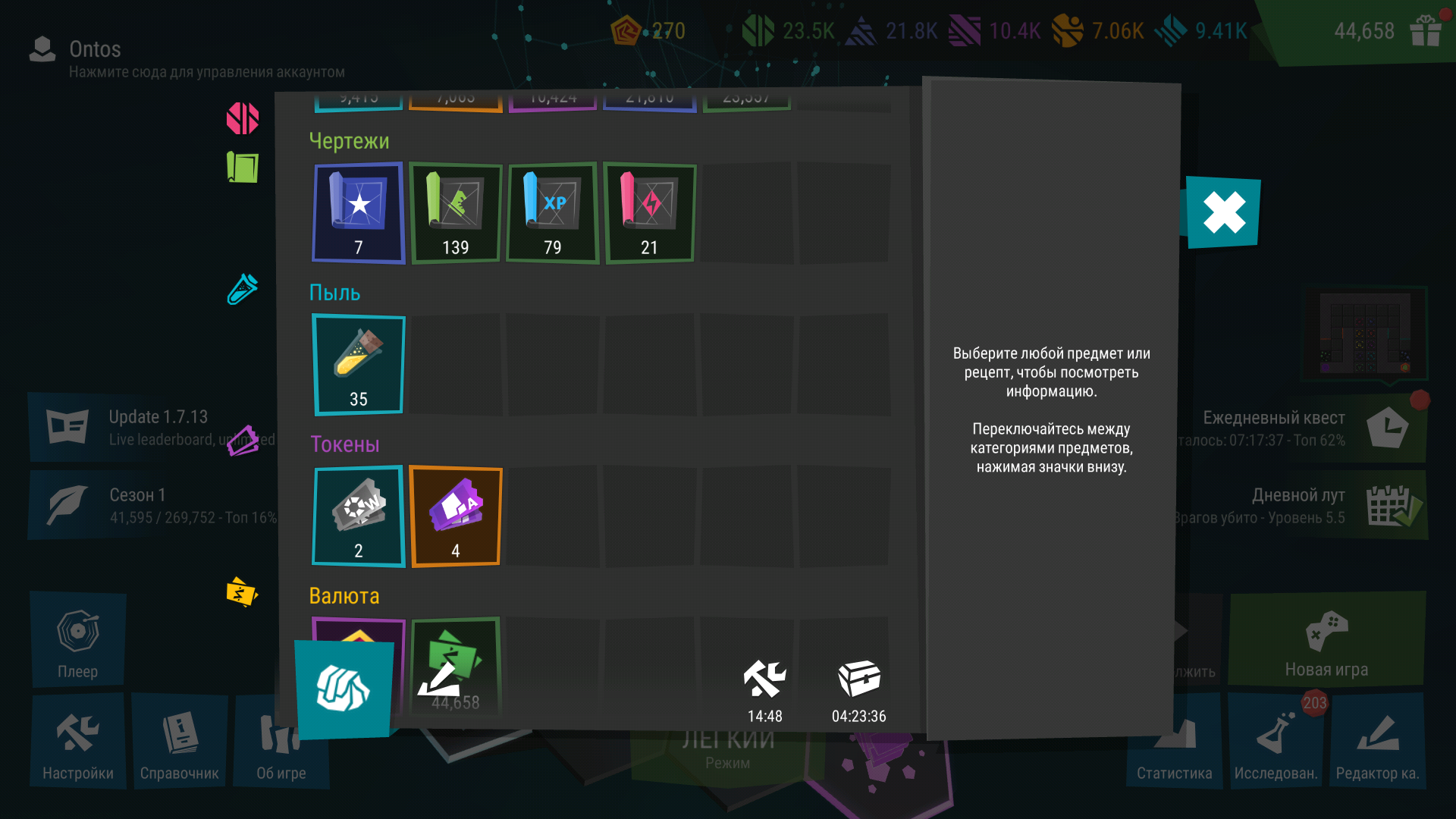
Task: Select the green blueprint with 139
Action: 456,213
